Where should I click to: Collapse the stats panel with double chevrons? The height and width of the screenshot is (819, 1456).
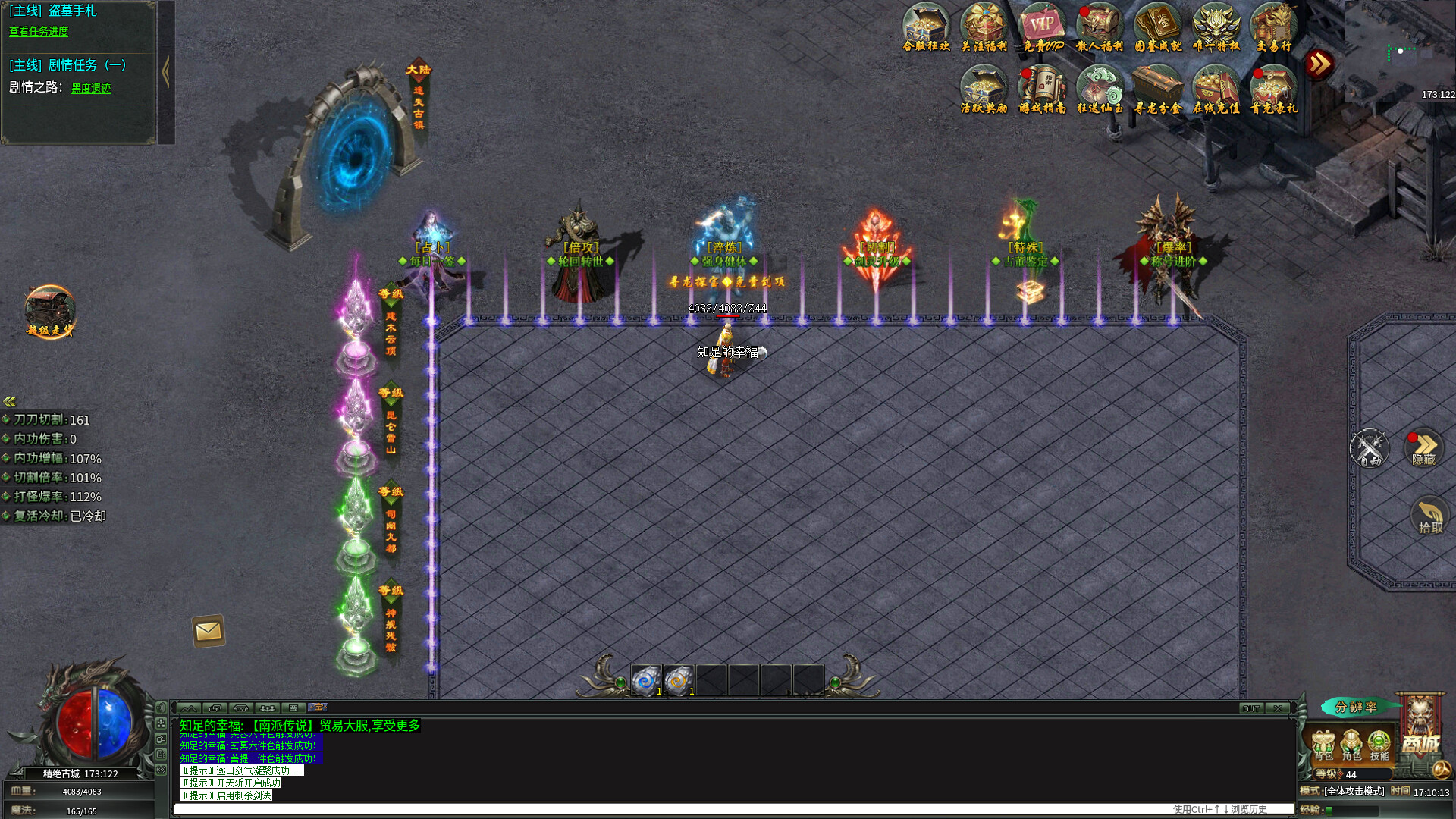[x=9, y=400]
